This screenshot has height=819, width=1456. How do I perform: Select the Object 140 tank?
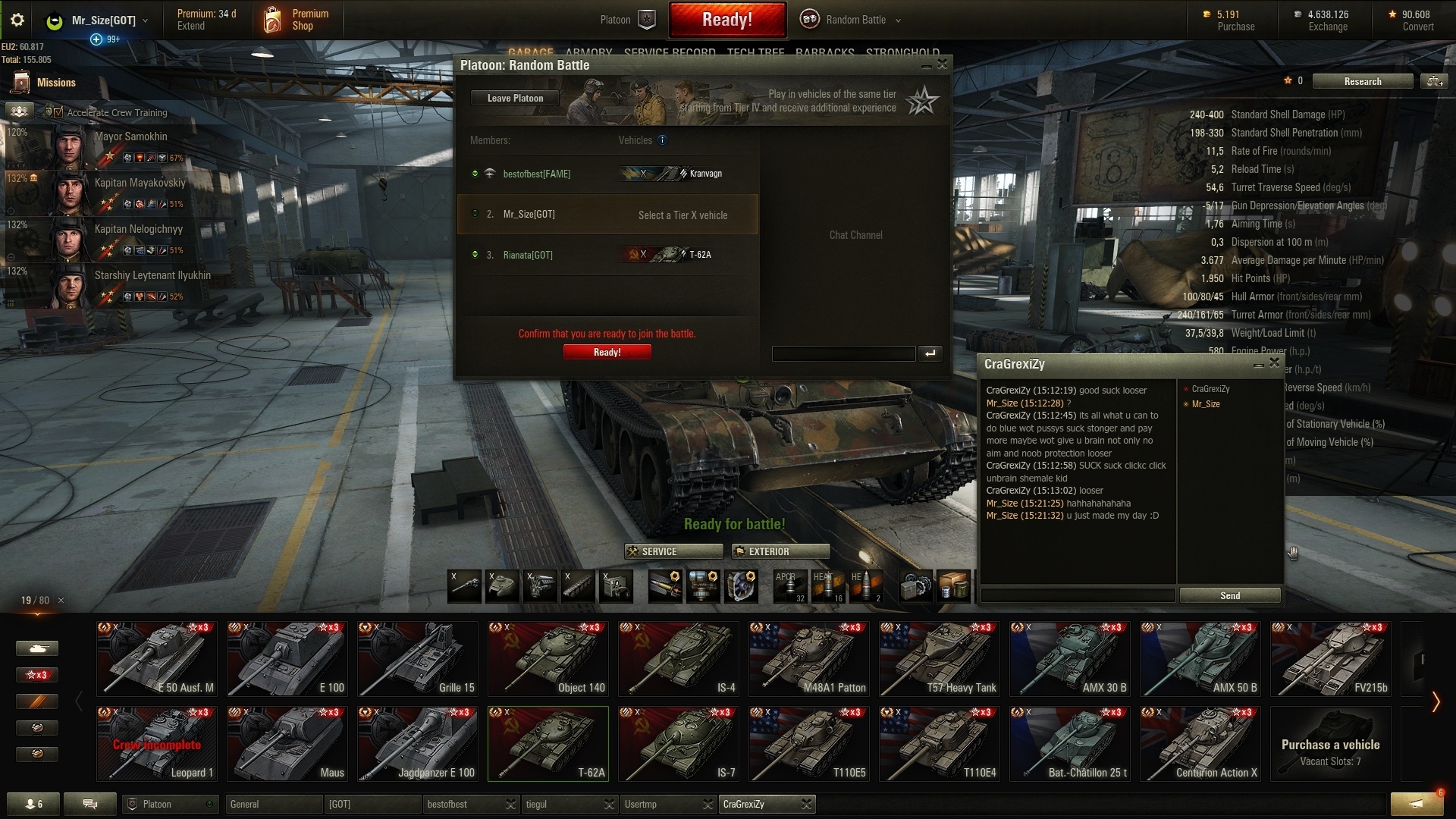[548, 658]
